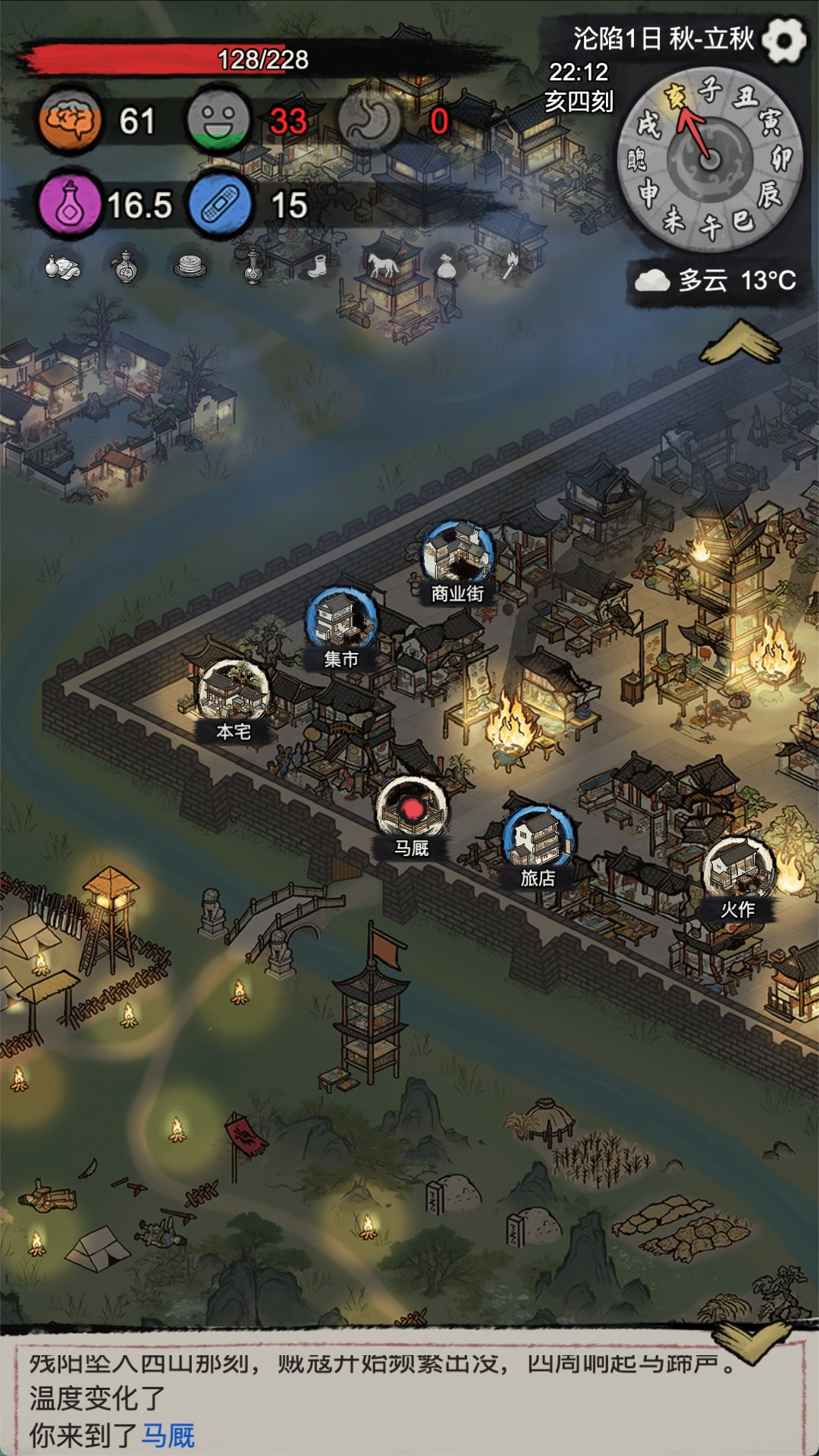
Task: Click the orange brain sanity icon
Action: pyautogui.click(x=71, y=121)
